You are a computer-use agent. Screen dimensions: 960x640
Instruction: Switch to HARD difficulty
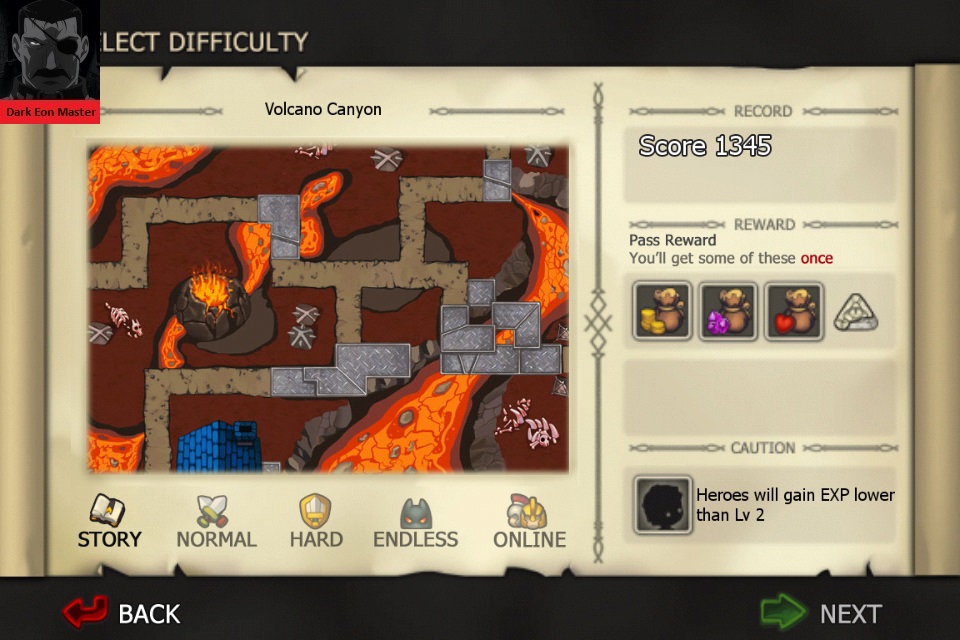[x=315, y=521]
